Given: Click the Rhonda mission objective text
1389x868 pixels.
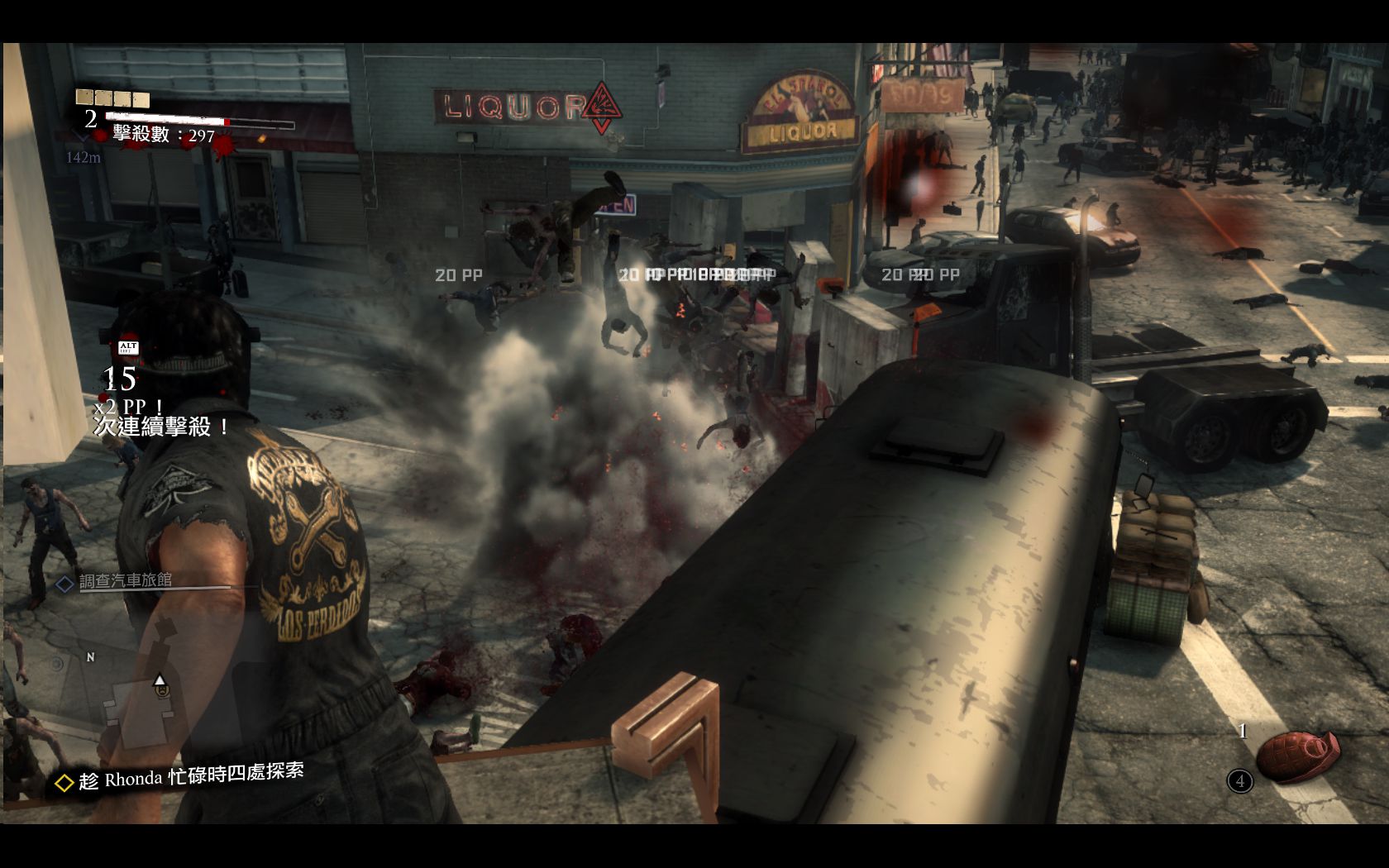Looking at the screenshot, I should [x=191, y=777].
